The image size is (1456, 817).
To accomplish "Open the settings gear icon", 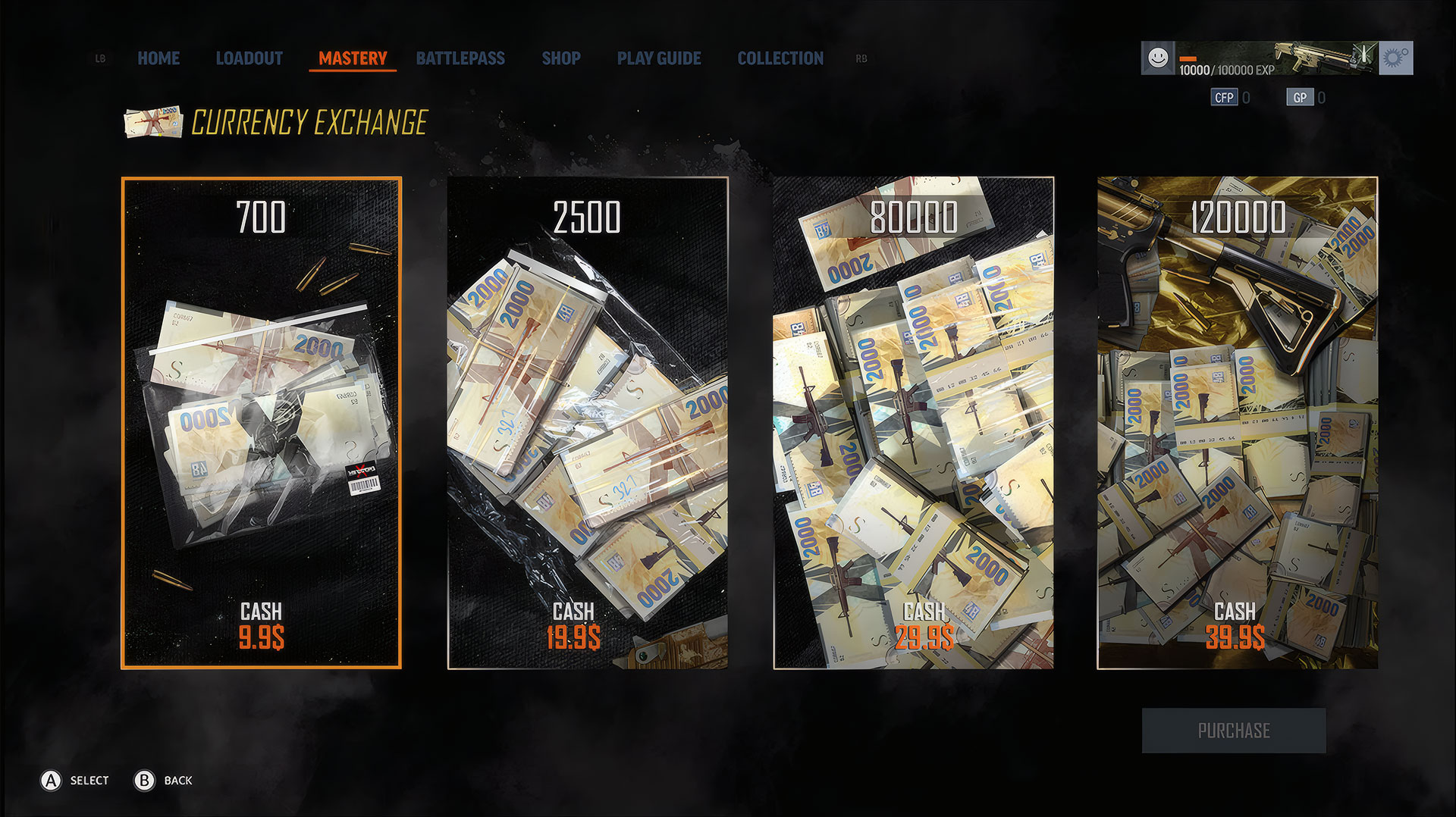I will click(x=1395, y=58).
